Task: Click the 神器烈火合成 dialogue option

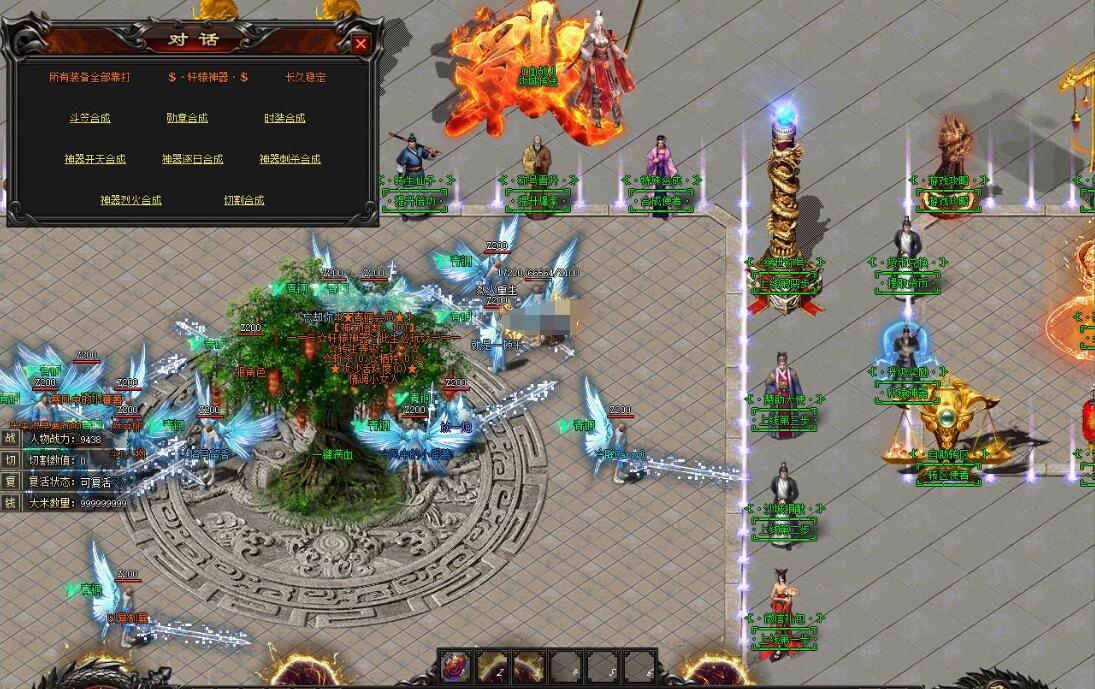Action: pyautogui.click(x=130, y=200)
